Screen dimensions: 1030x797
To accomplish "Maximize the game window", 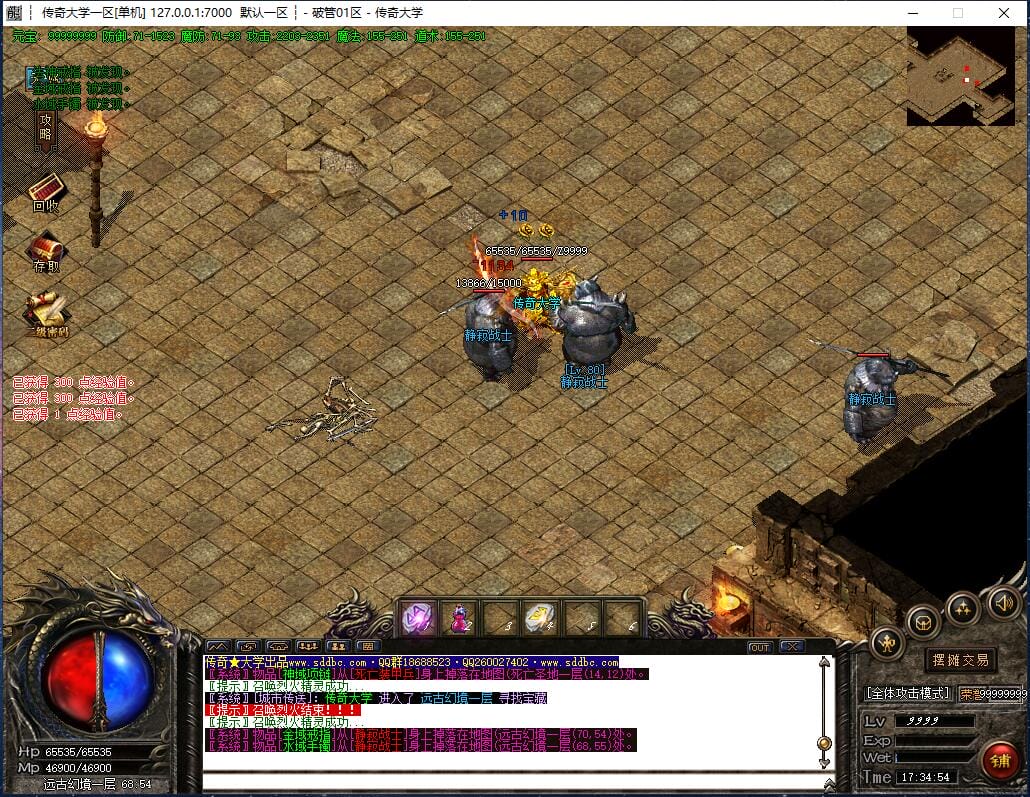I will point(957,13).
